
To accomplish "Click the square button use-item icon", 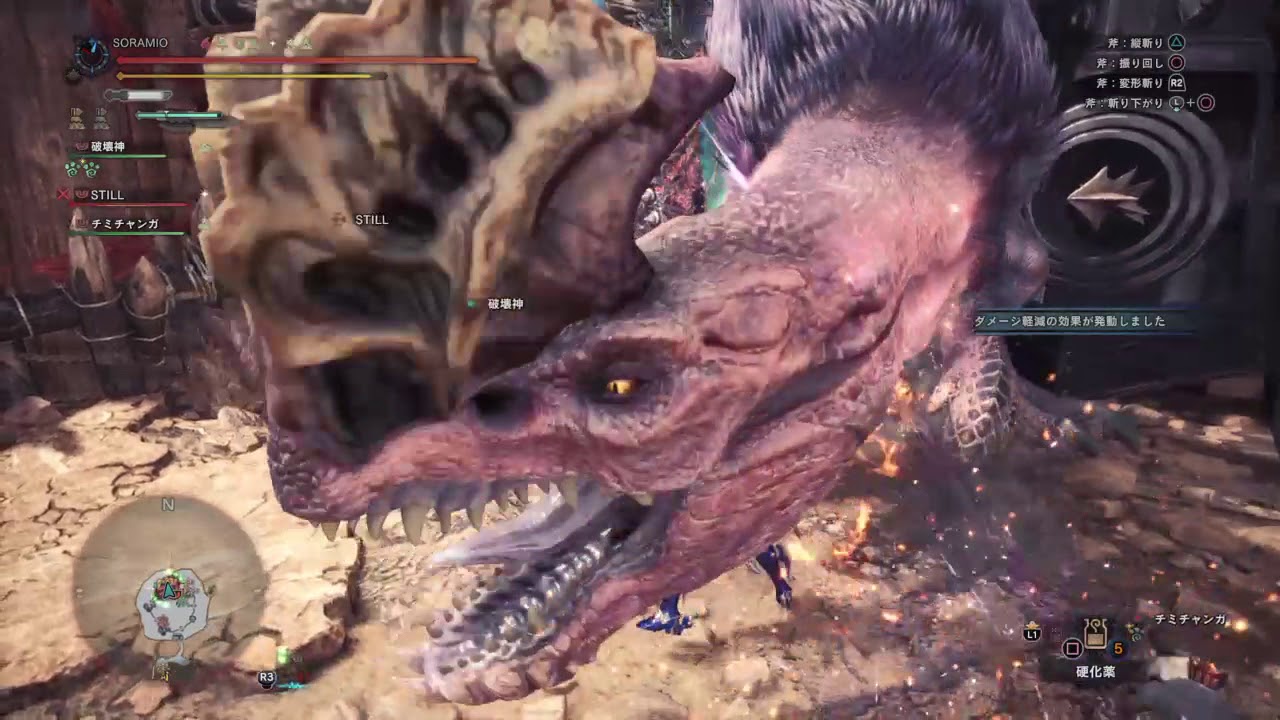I will tap(1072, 648).
